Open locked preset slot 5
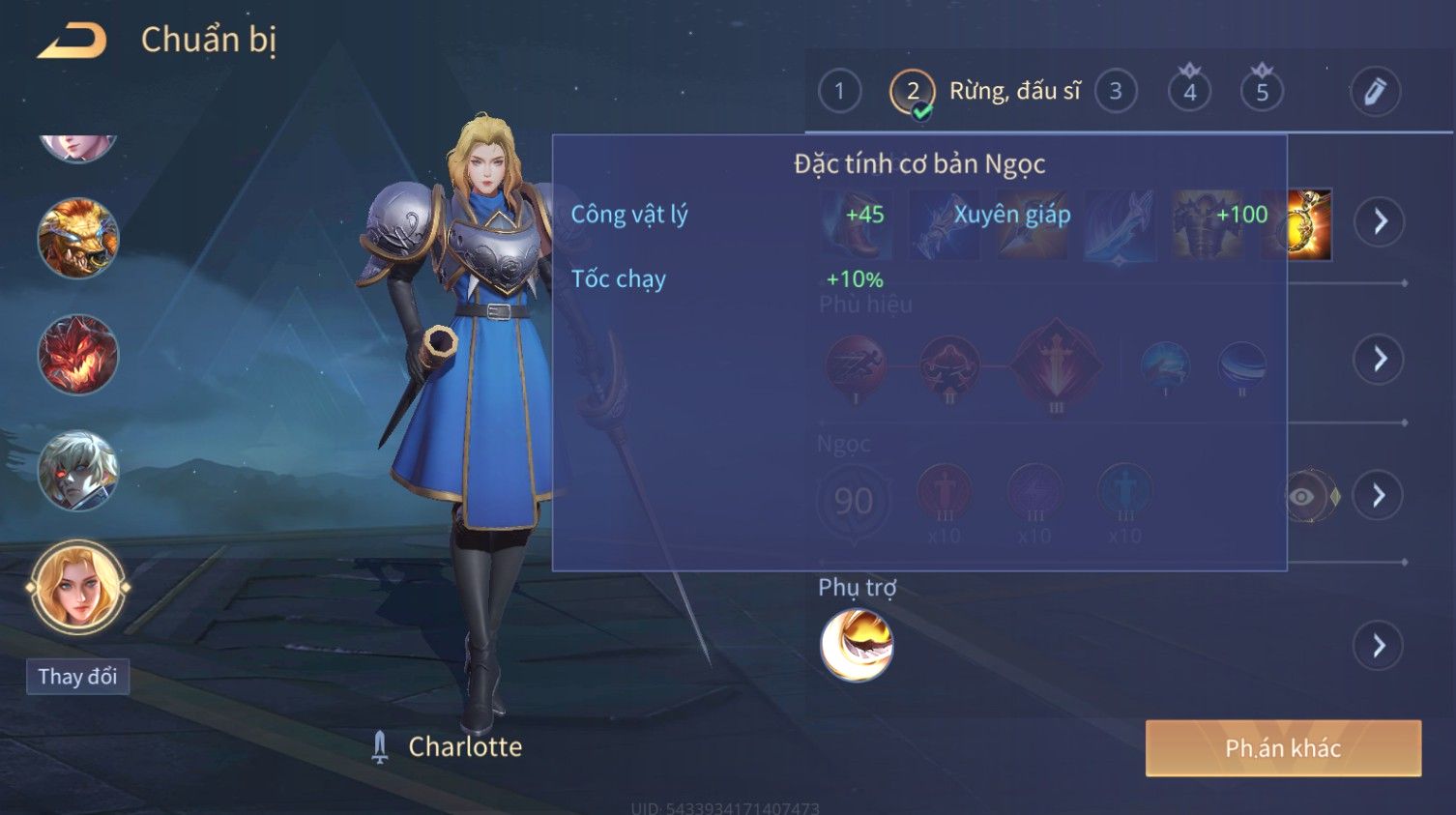The height and width of the screenshot is (815, 1456). (x=1262, y=92)
